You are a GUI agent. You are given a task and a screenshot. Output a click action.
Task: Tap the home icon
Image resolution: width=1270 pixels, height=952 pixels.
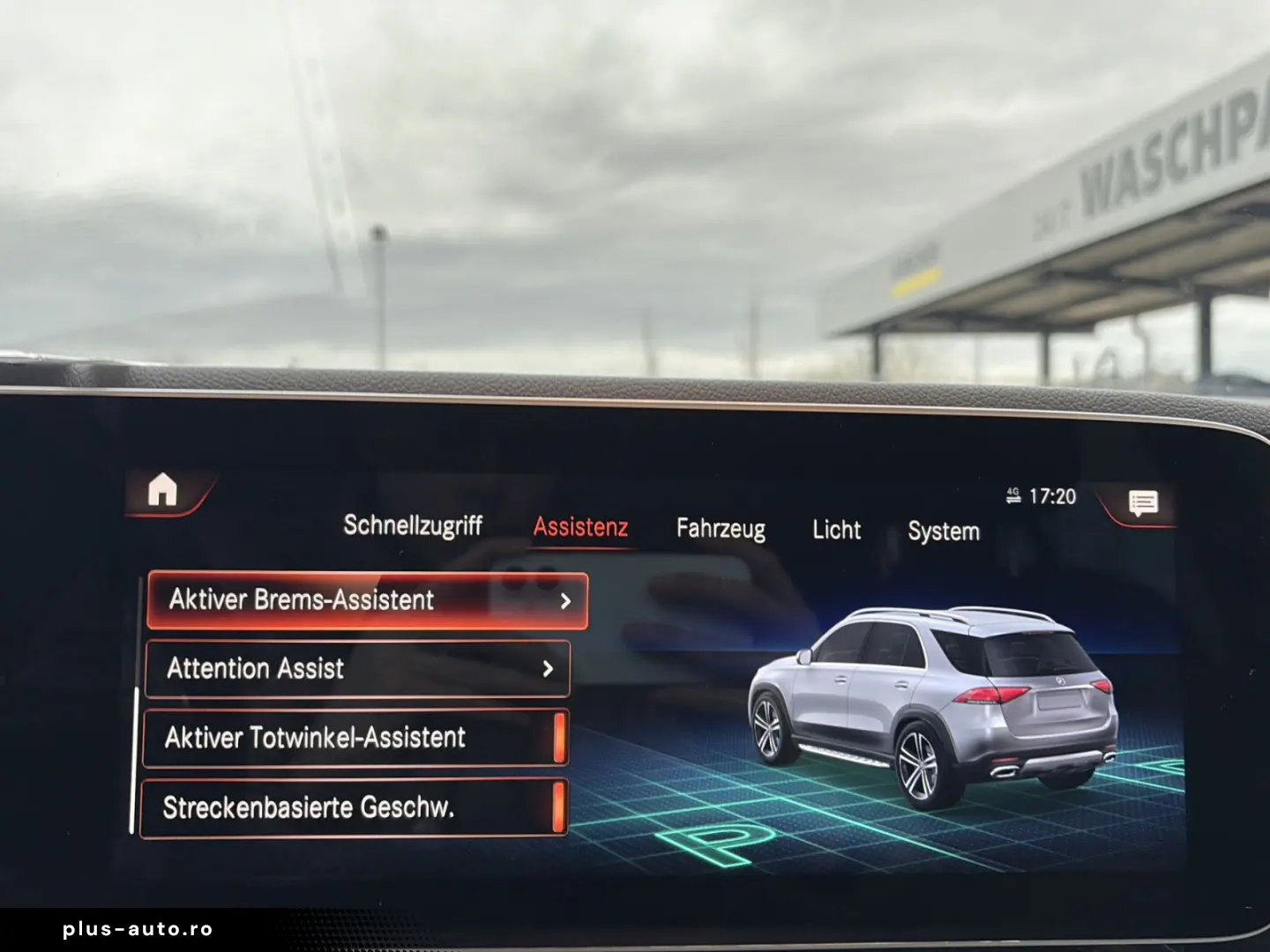pyautogui.click(x=163, y=487)
